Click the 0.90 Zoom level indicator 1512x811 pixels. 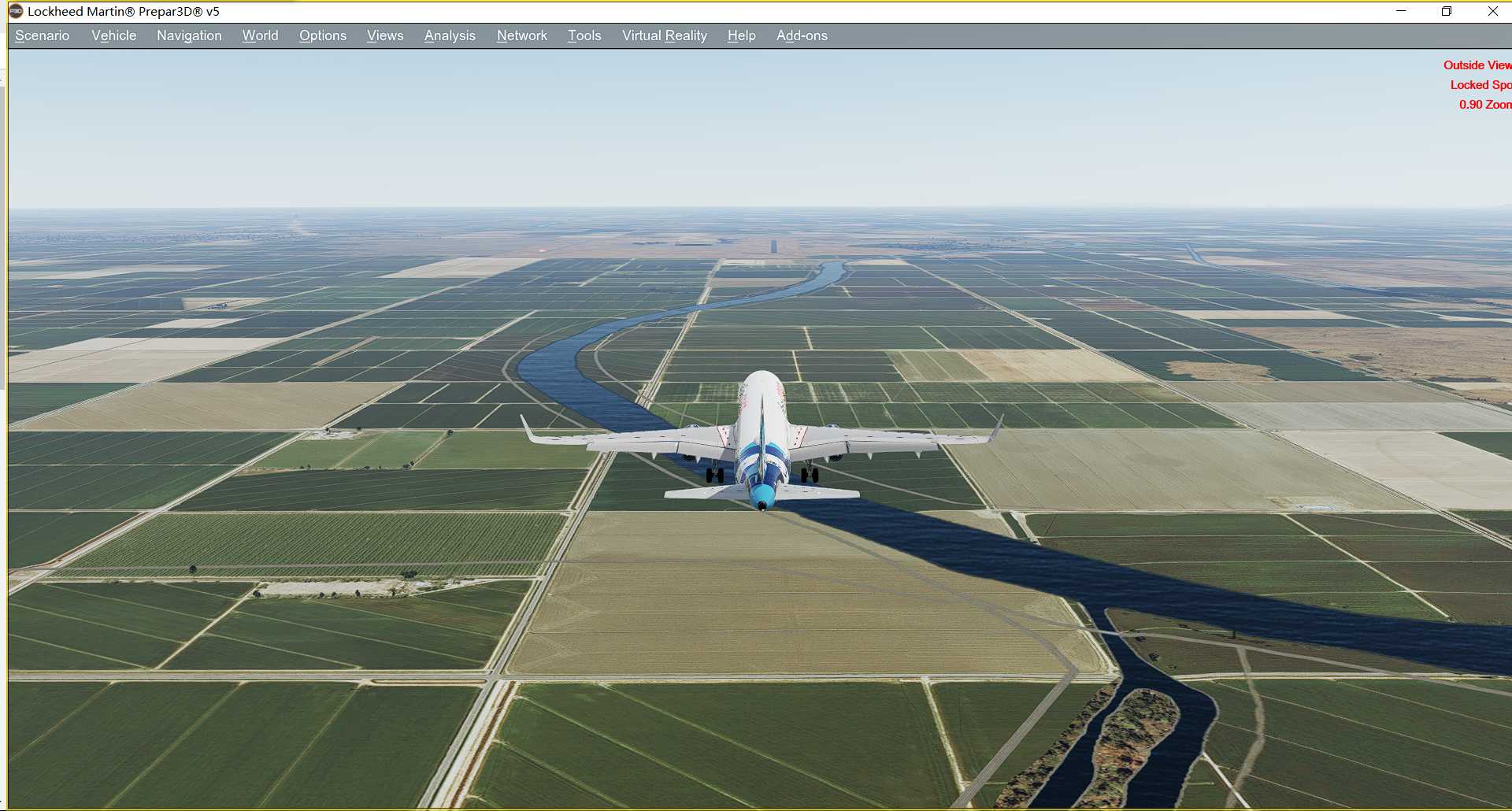click(1484, 104)
